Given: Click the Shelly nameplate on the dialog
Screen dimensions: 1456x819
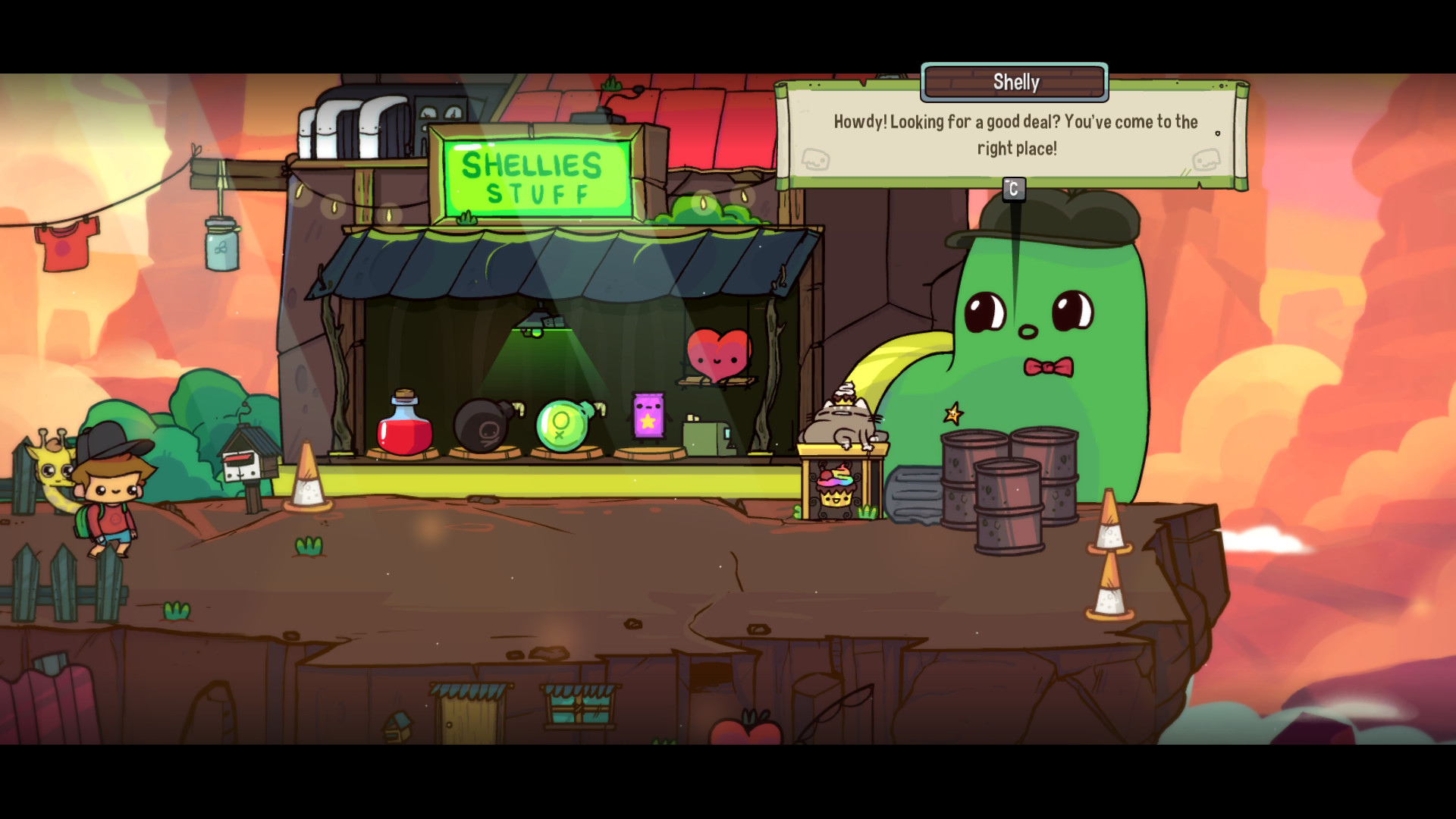Looking at the screenshot, I should (x=1014, y=82).
